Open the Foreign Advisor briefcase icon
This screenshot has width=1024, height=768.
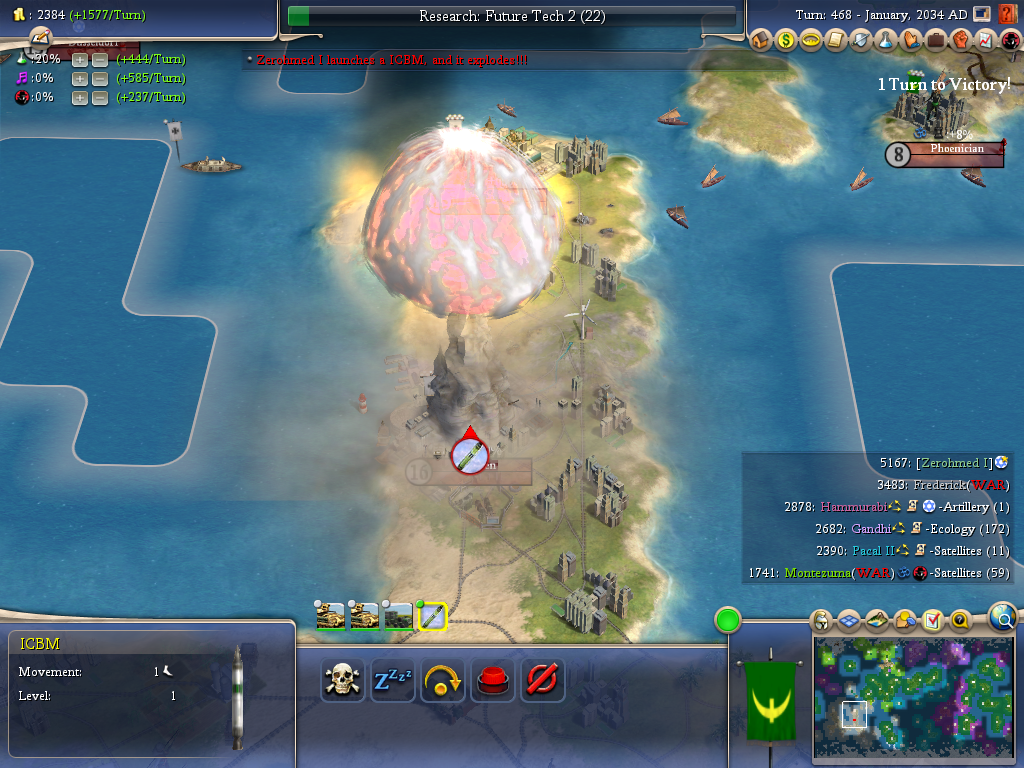click(x=935, y=41)
